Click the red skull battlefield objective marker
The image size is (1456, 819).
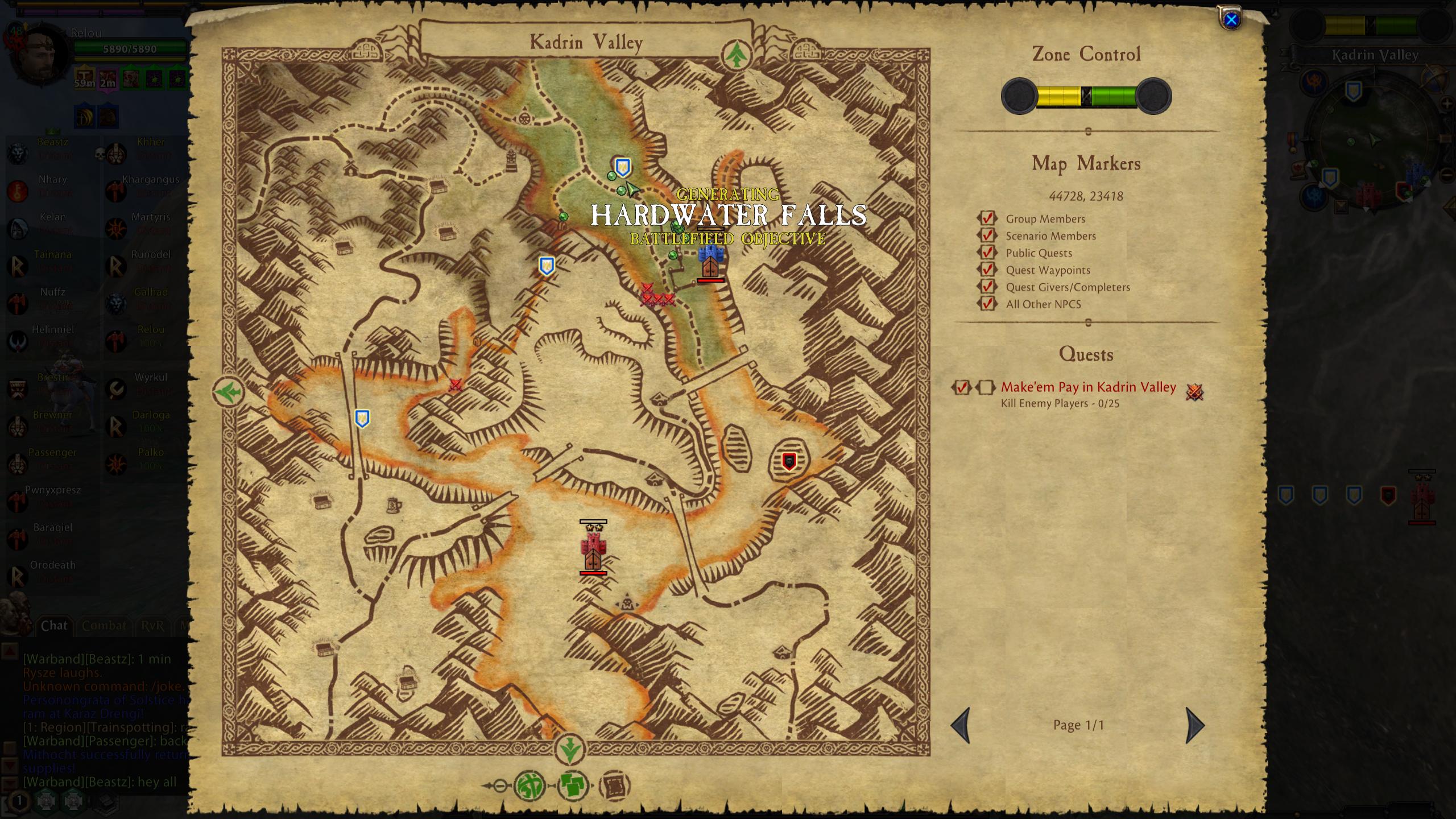coord(788,461)
